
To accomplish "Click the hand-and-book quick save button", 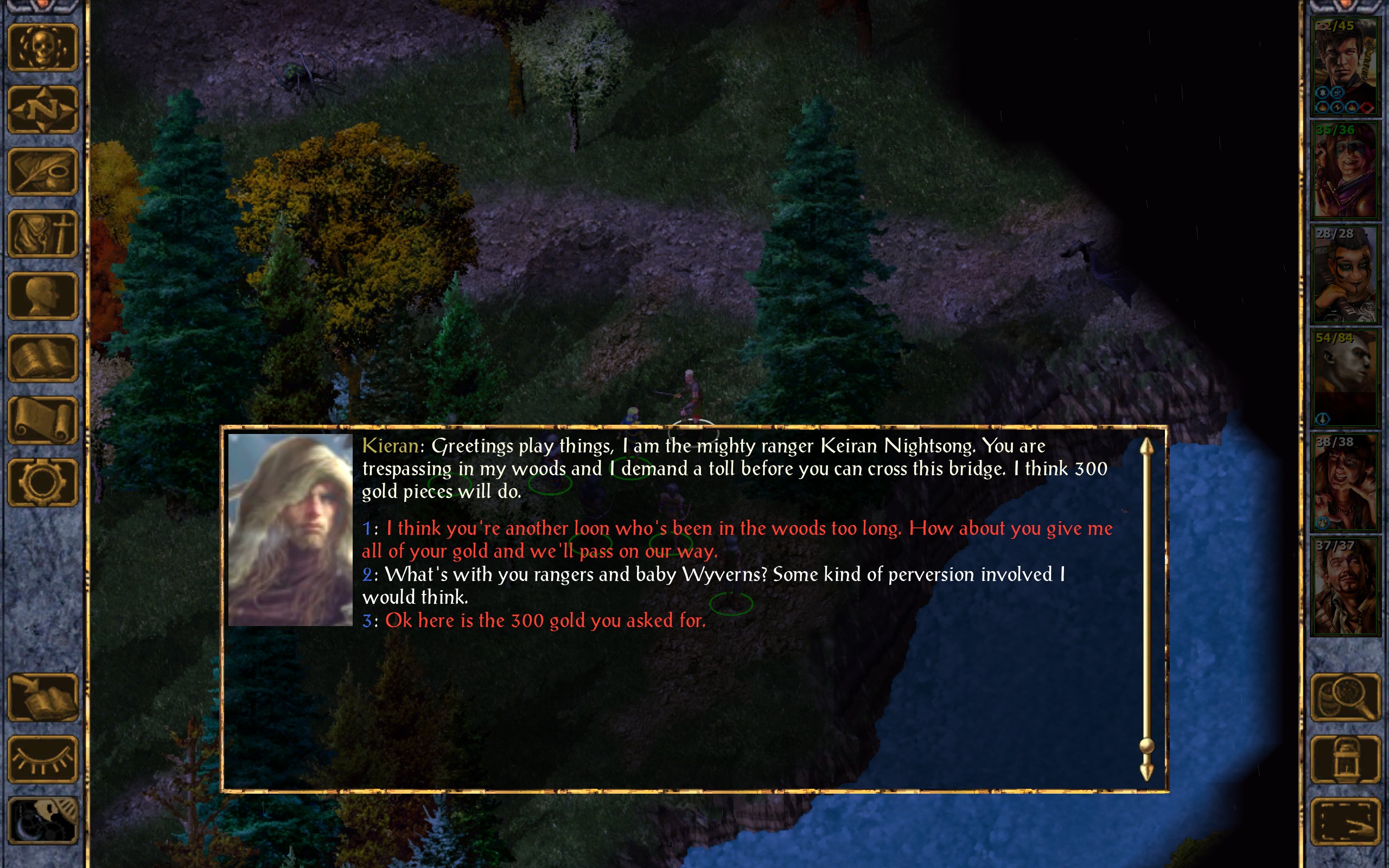I will 42,698.
